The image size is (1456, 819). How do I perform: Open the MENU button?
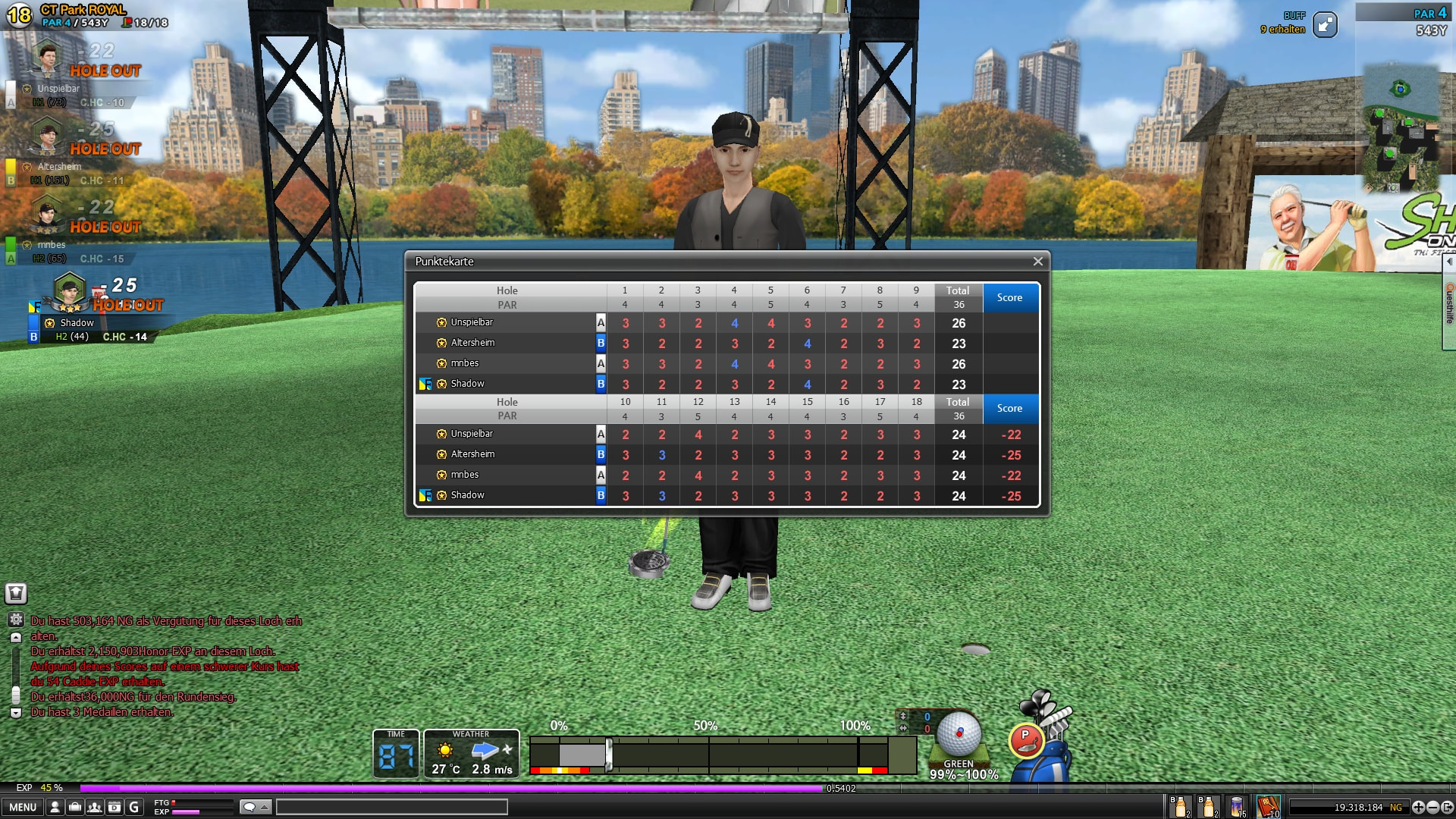click(x=23, y=808)
